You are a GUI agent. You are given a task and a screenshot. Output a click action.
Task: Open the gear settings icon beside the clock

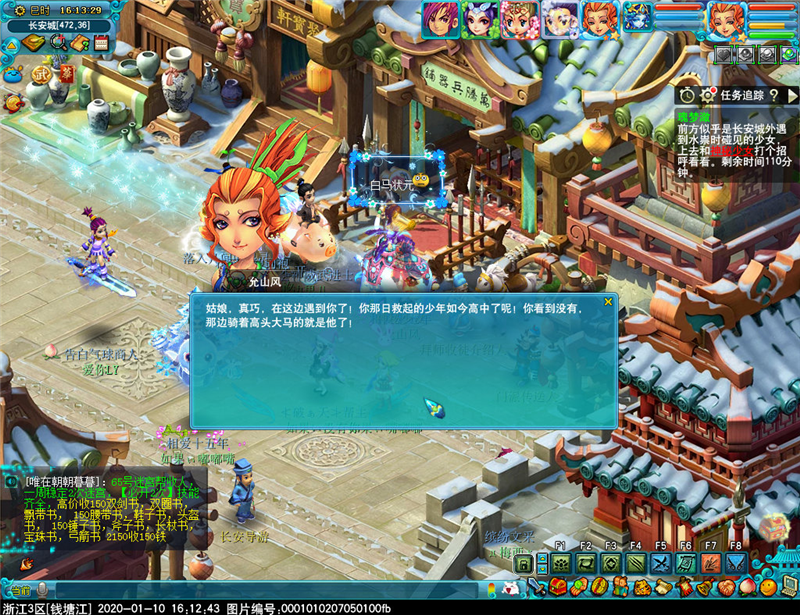pyautogui.click(x=13, y=11)
